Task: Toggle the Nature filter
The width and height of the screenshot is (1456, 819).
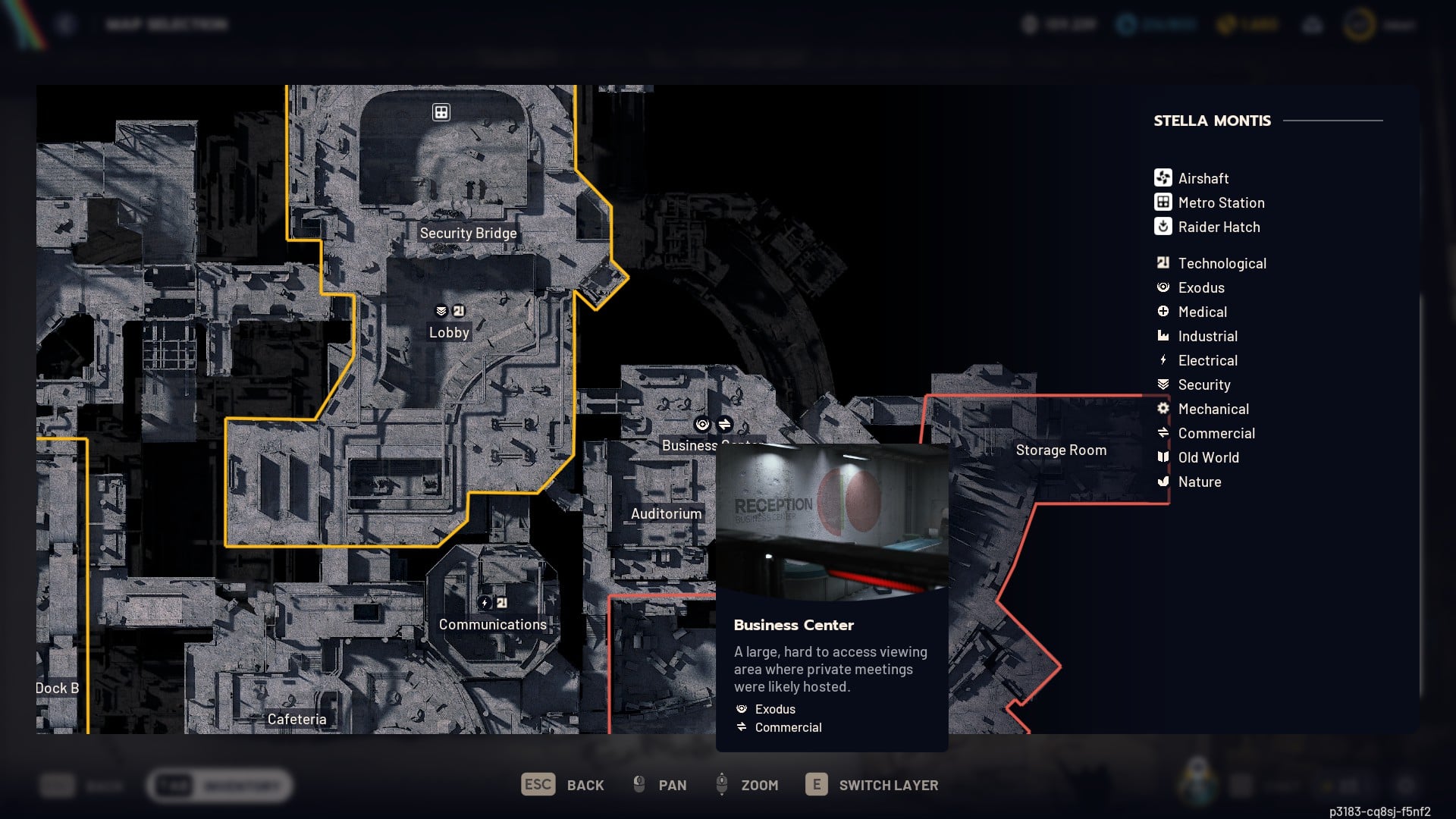Action: coord(1164,481)
